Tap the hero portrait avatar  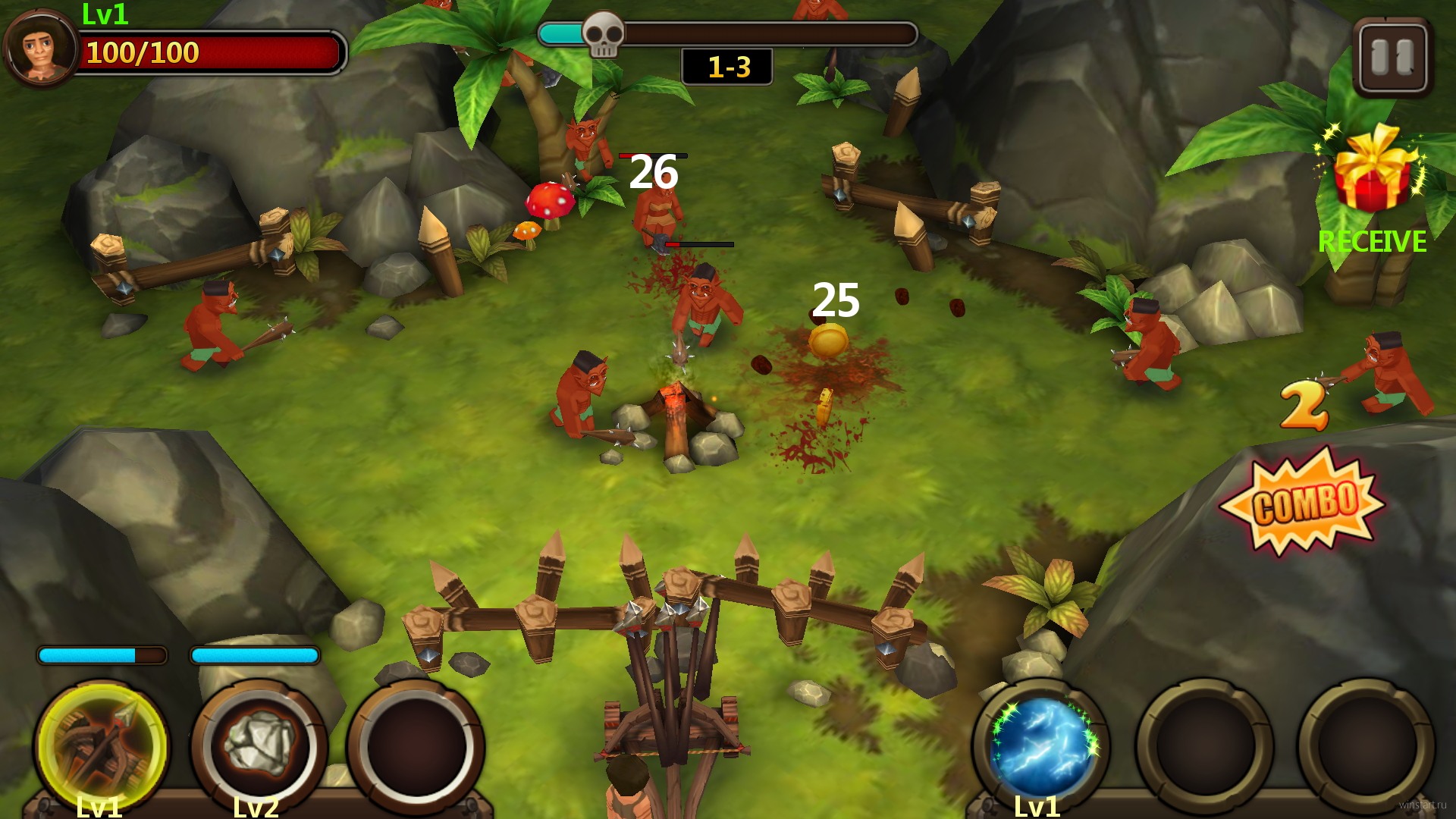point(39,47)
